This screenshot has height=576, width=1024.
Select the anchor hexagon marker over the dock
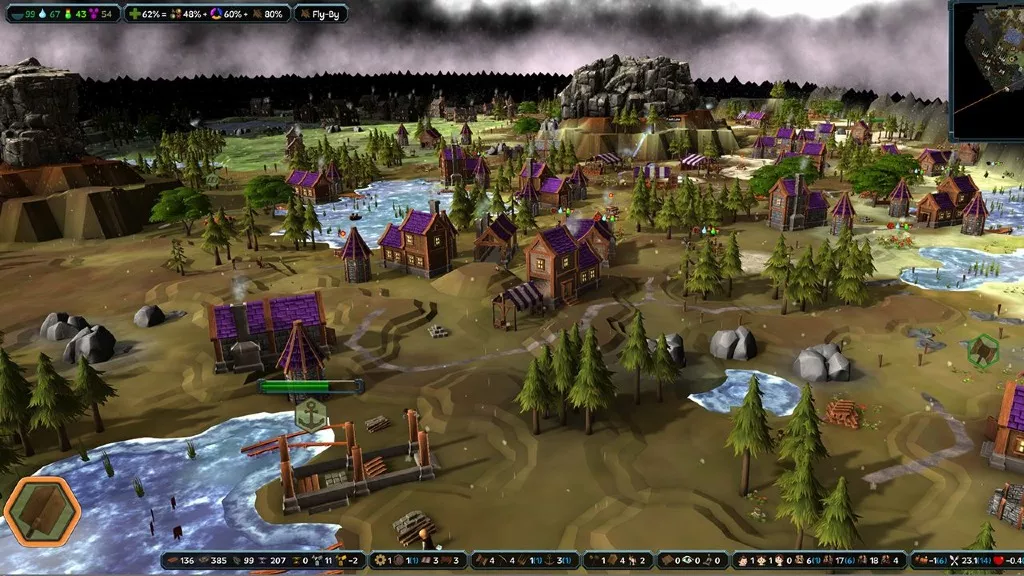[x=312, y=413]
